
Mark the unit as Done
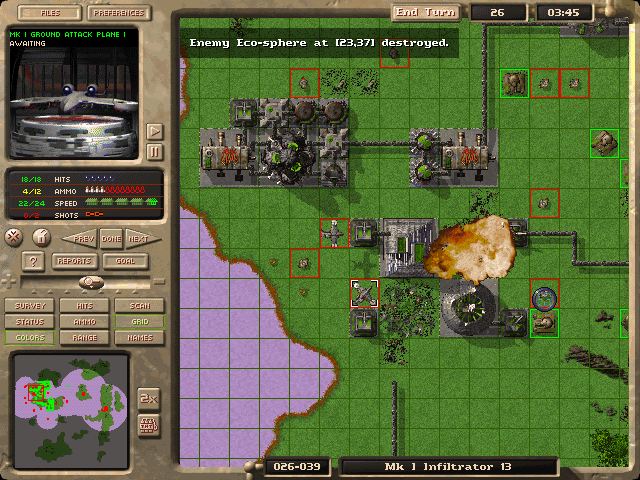110,238
